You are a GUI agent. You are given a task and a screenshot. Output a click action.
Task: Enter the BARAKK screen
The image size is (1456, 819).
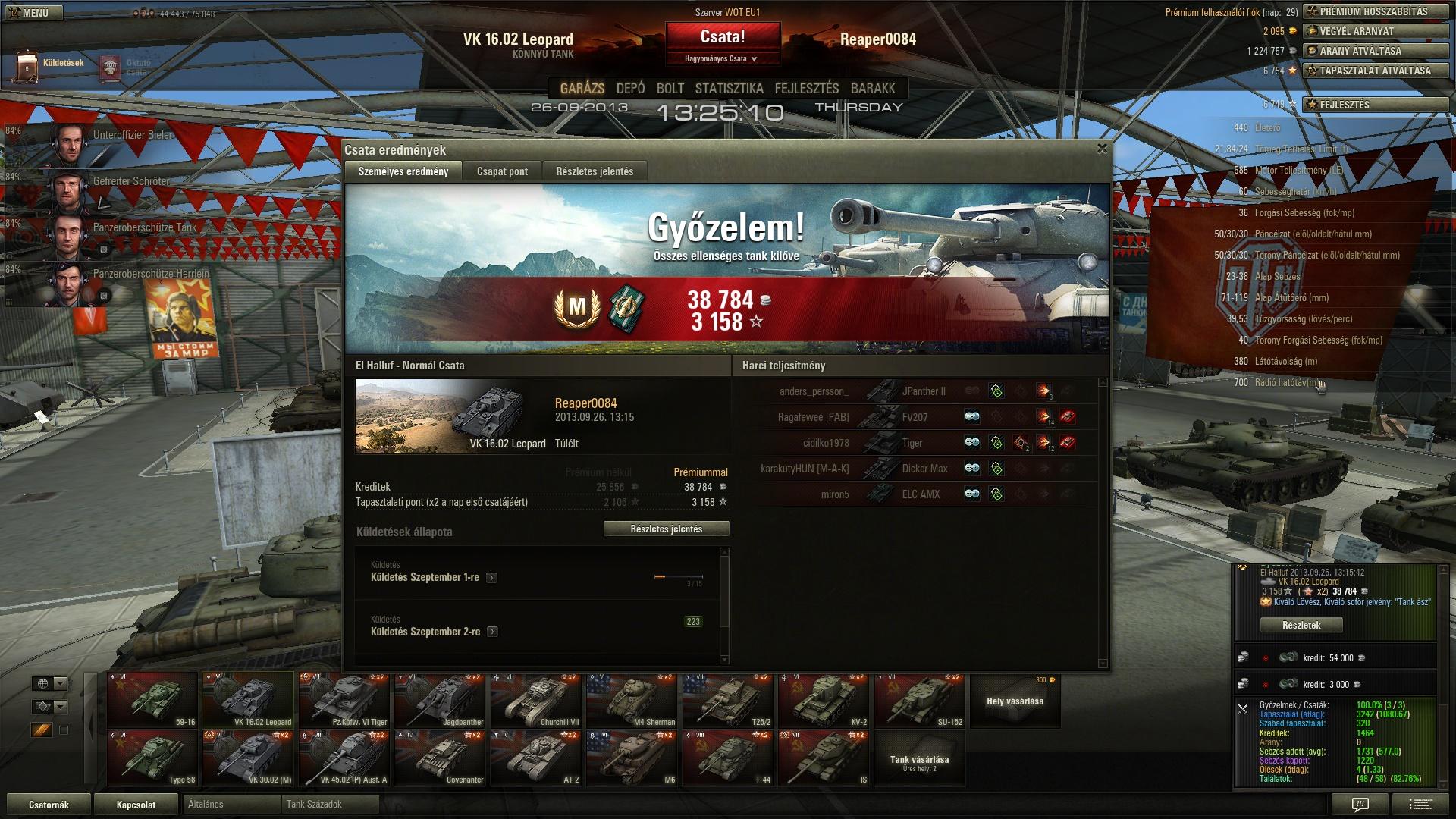pos(873,89)
